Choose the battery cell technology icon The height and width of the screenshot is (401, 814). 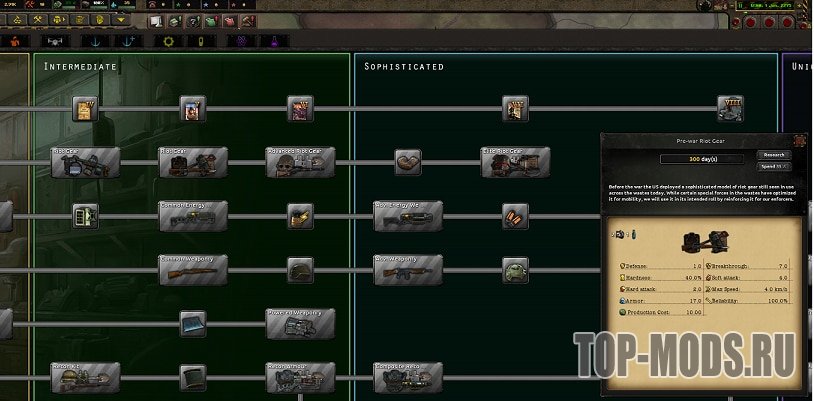tap(85, 215)
